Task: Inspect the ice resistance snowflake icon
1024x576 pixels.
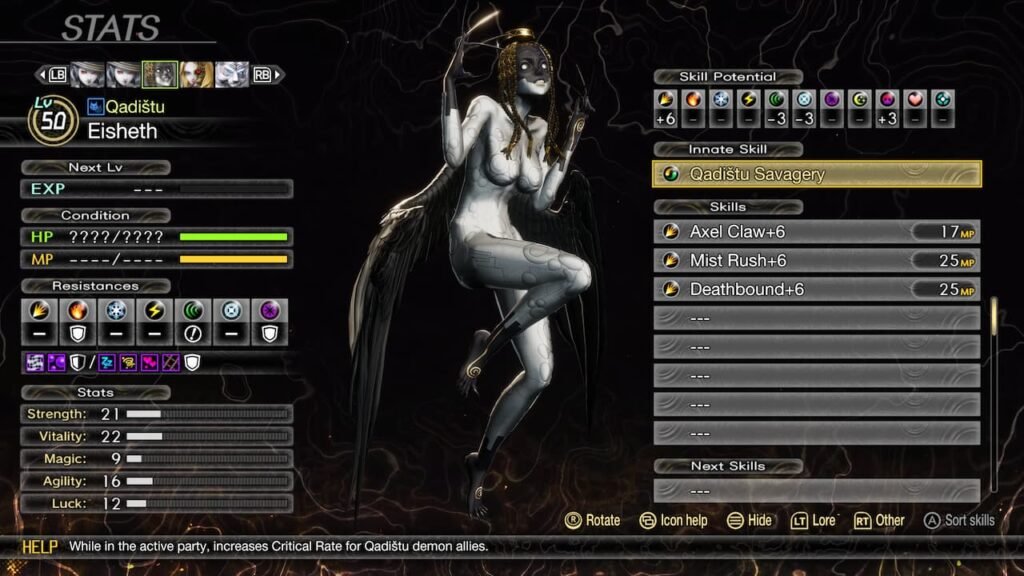Action: coord(117,310)
